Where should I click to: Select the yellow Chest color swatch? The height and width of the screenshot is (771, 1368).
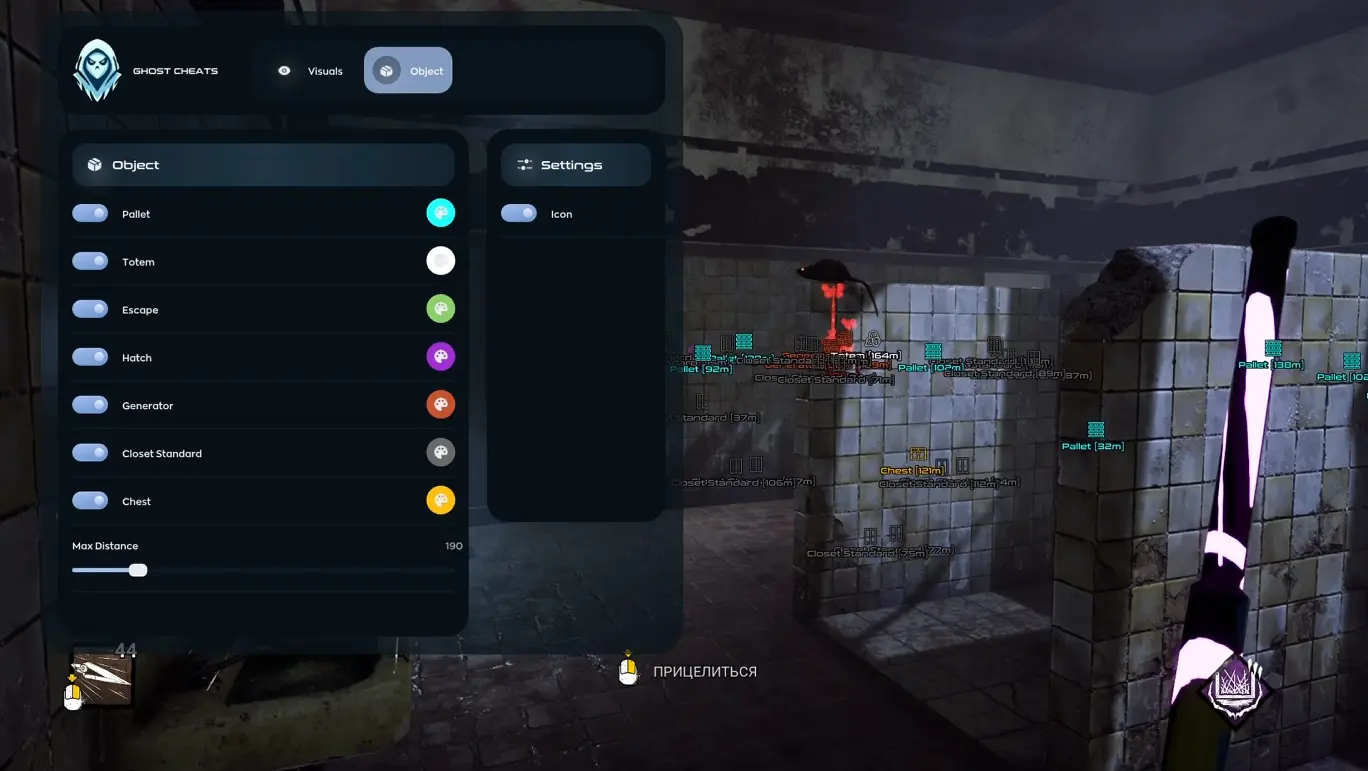click(441, 500)
